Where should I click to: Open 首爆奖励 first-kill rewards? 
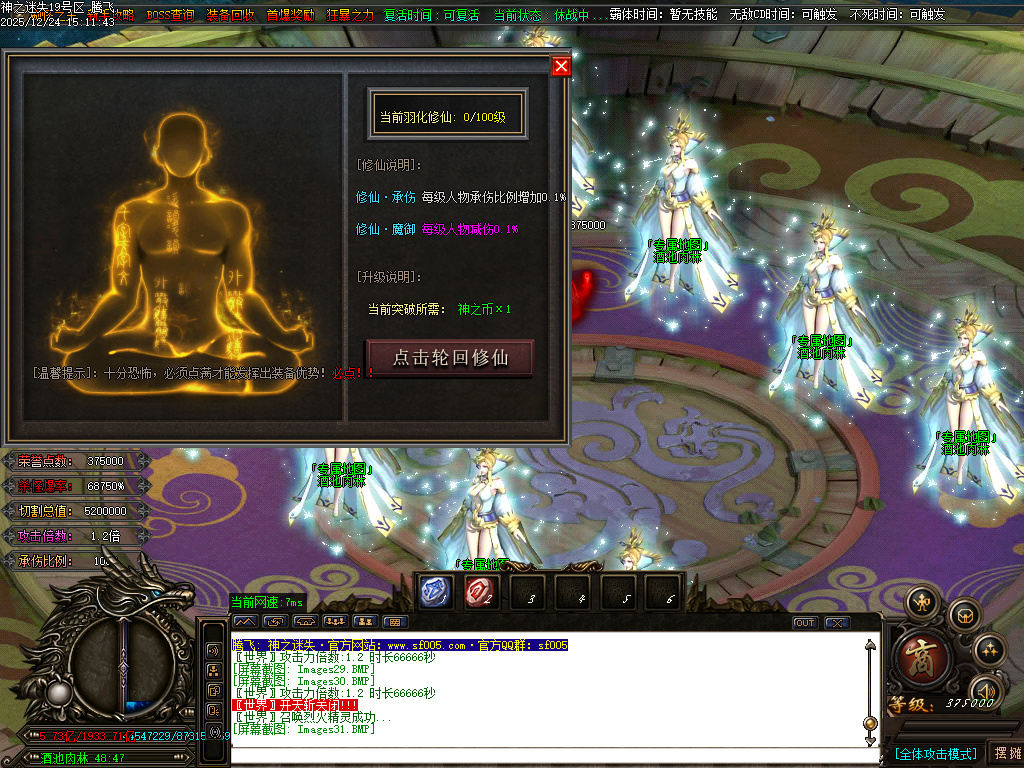pos(290,15)
